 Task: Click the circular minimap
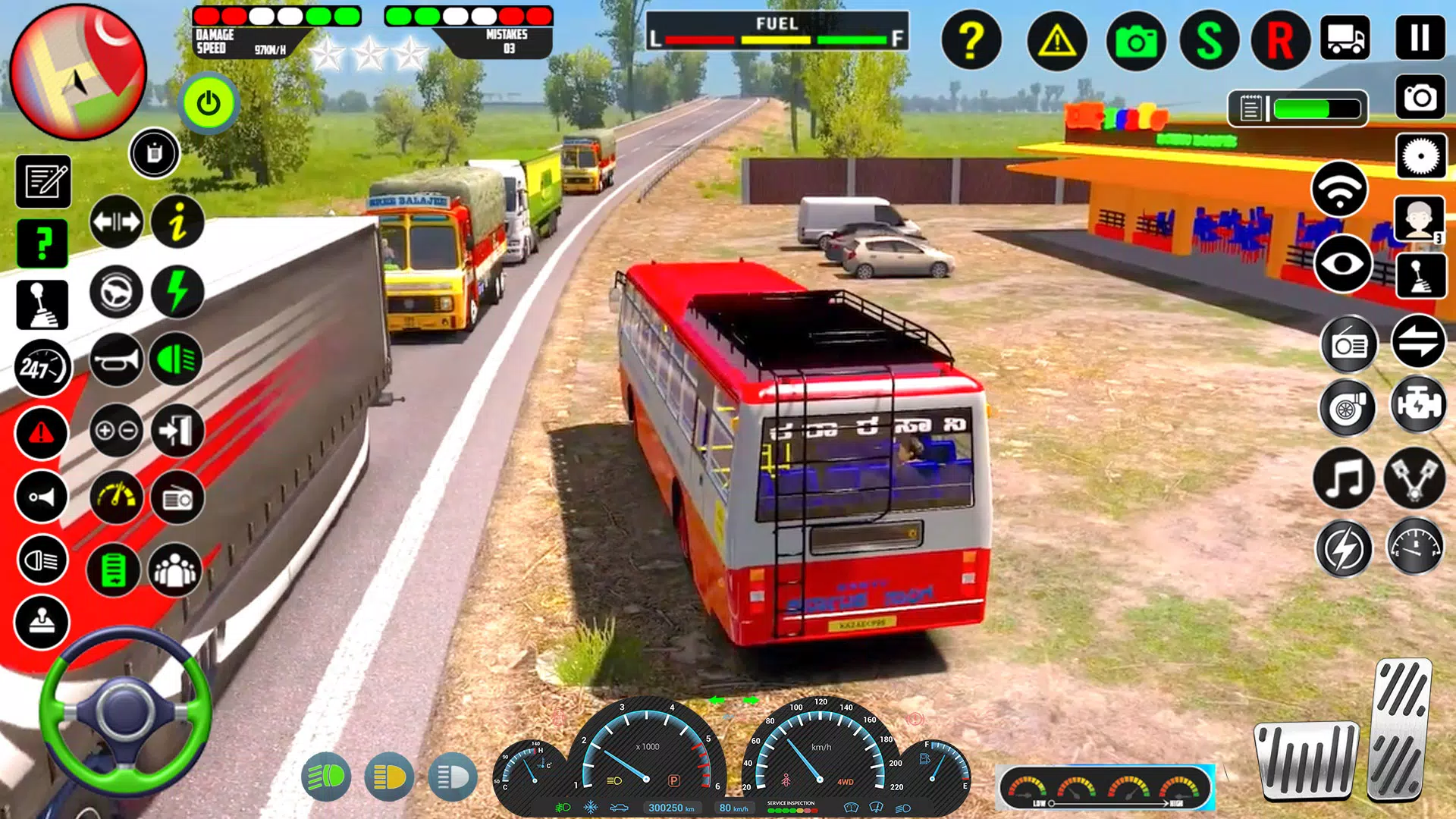coord(77,72)
